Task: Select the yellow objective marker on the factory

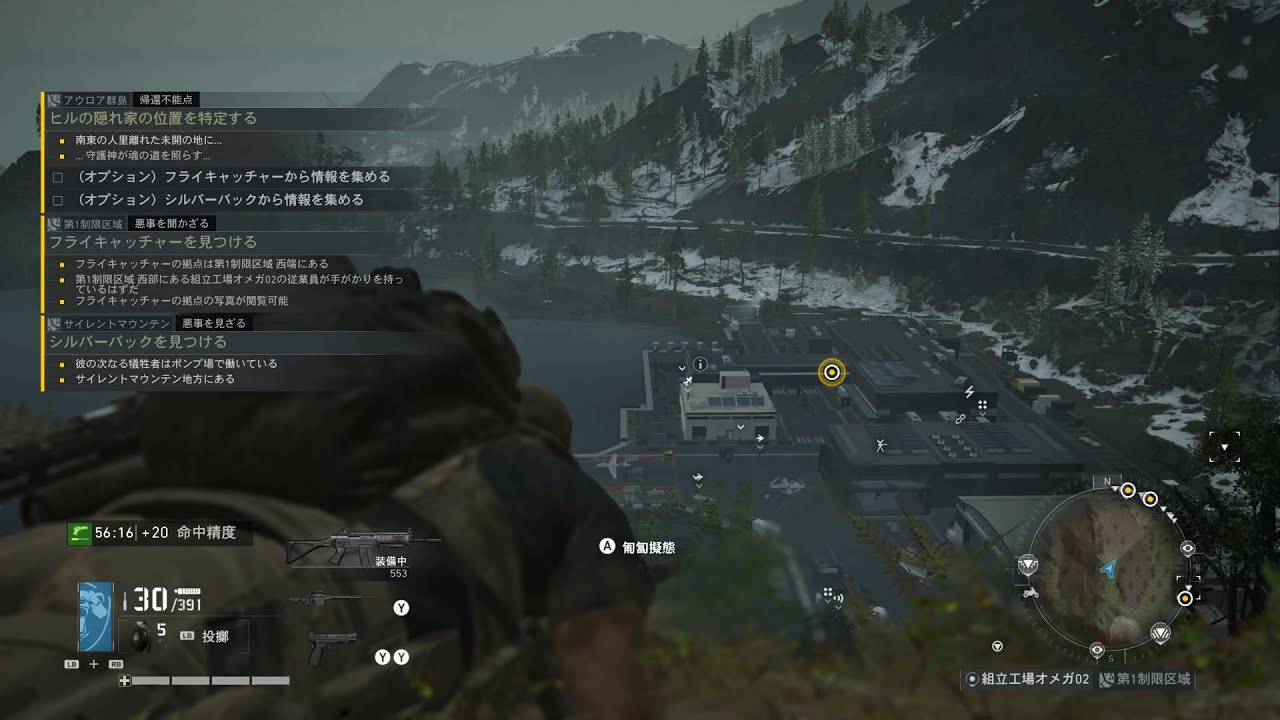Action: coord(830,371)
